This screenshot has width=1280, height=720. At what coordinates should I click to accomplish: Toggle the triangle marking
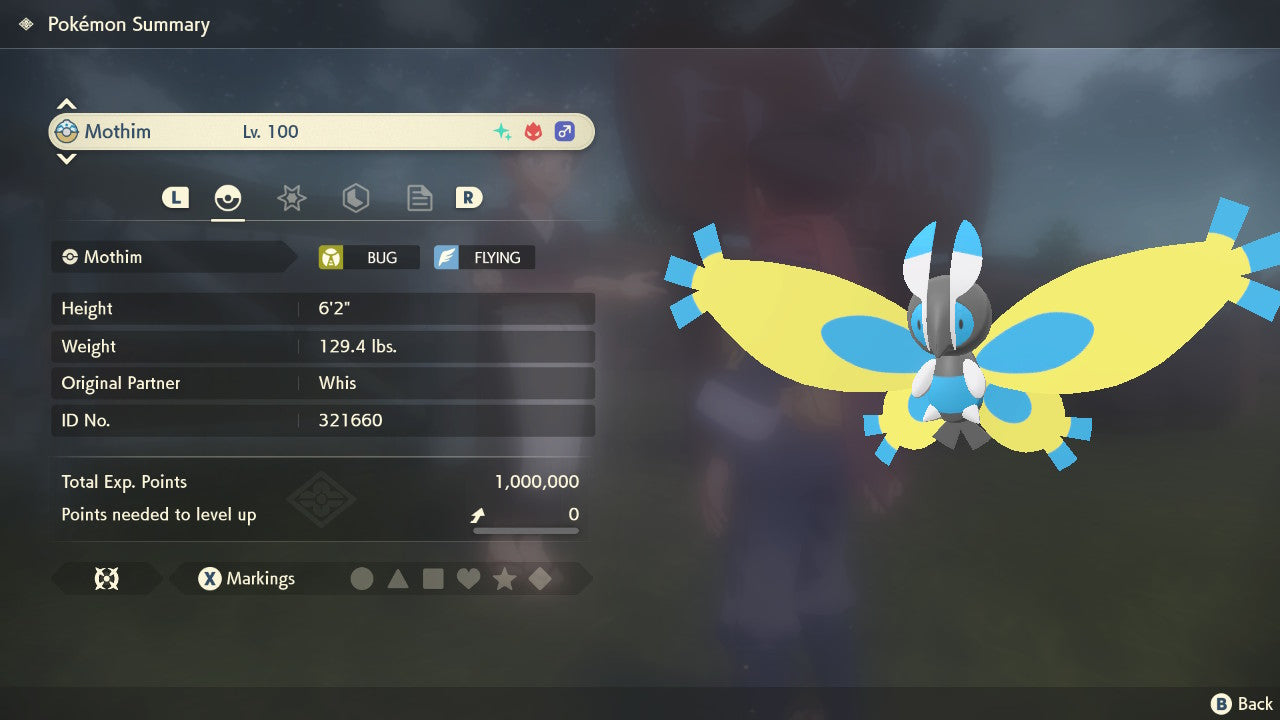tap(398, 579)
